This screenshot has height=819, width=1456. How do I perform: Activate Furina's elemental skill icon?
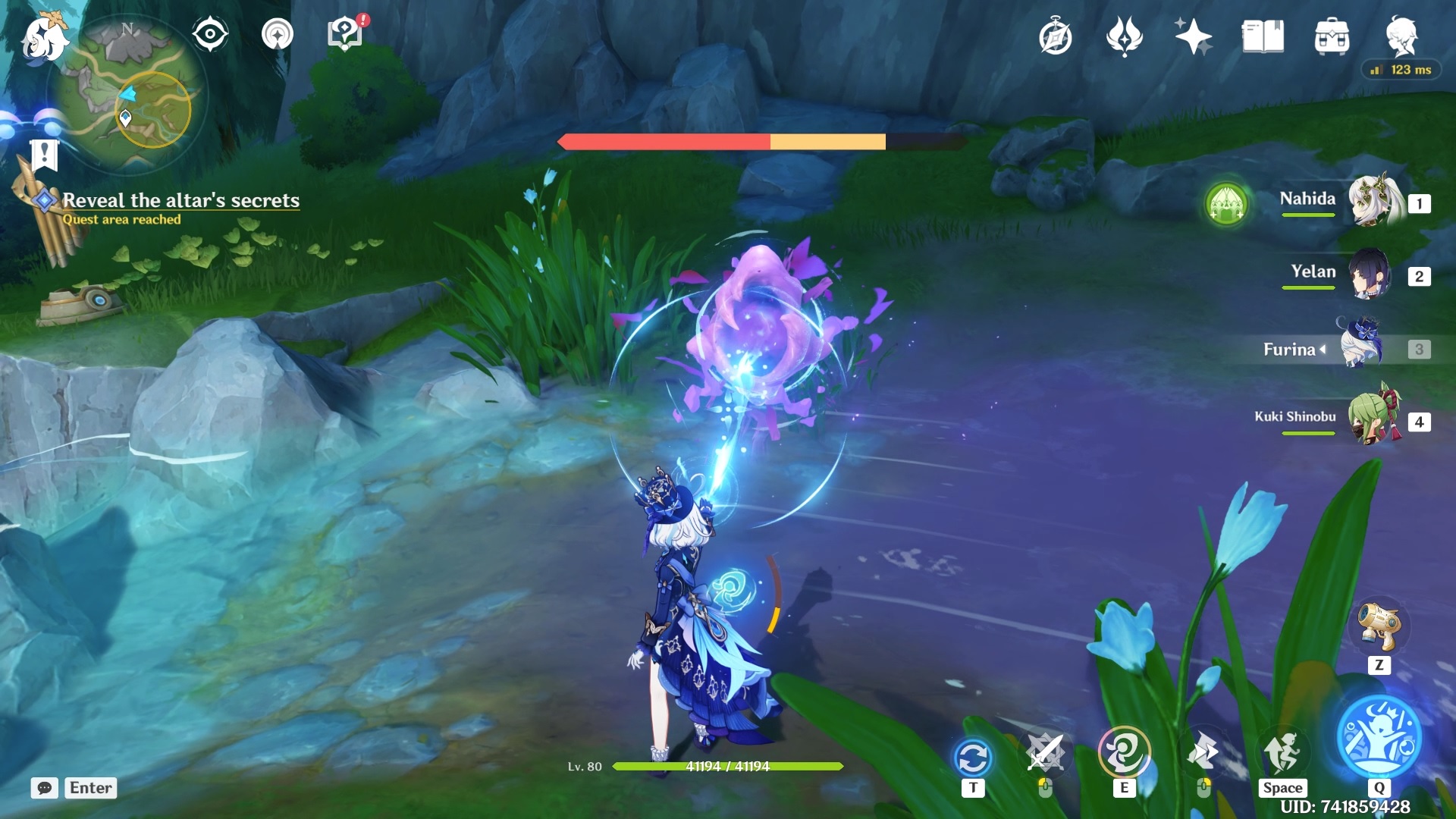[x=1124, y=752]
